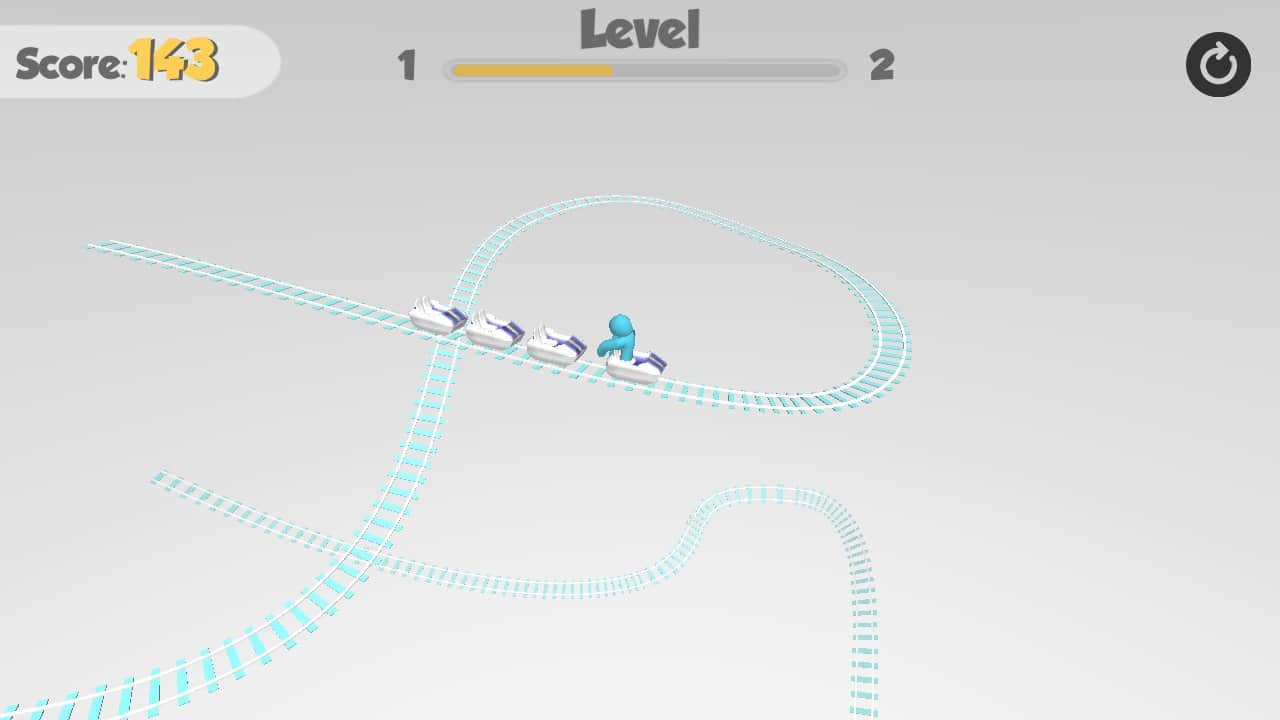Tap the circular arrow restart button

1217,64
